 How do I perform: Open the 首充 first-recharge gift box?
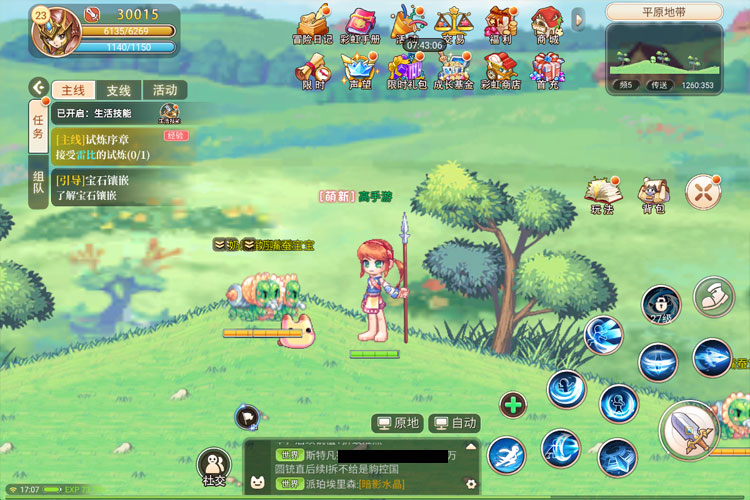click(547, 70)
